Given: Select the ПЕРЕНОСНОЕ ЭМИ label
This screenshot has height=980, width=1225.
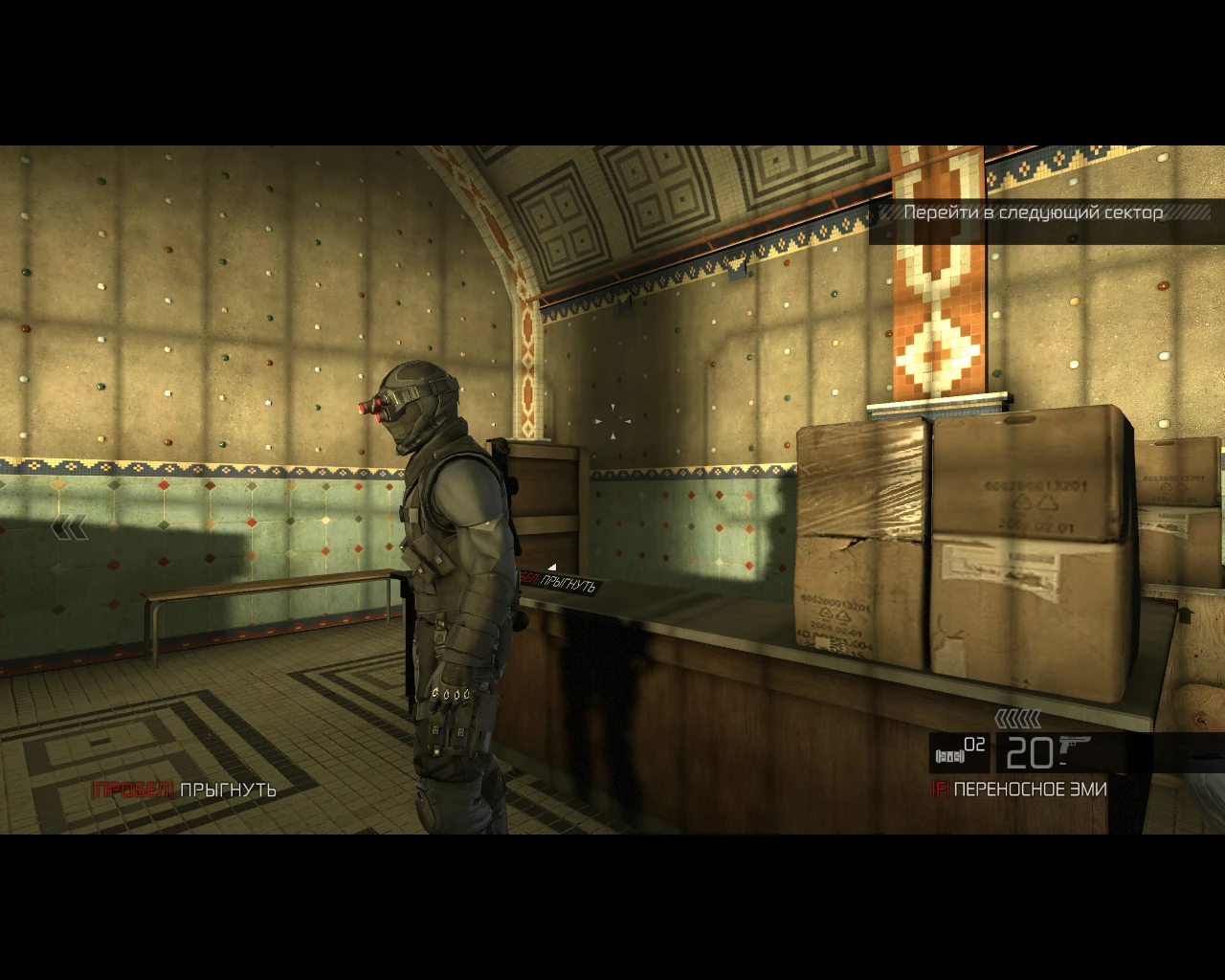Looking at the screenshot, I should click(x=1027, y=791).
